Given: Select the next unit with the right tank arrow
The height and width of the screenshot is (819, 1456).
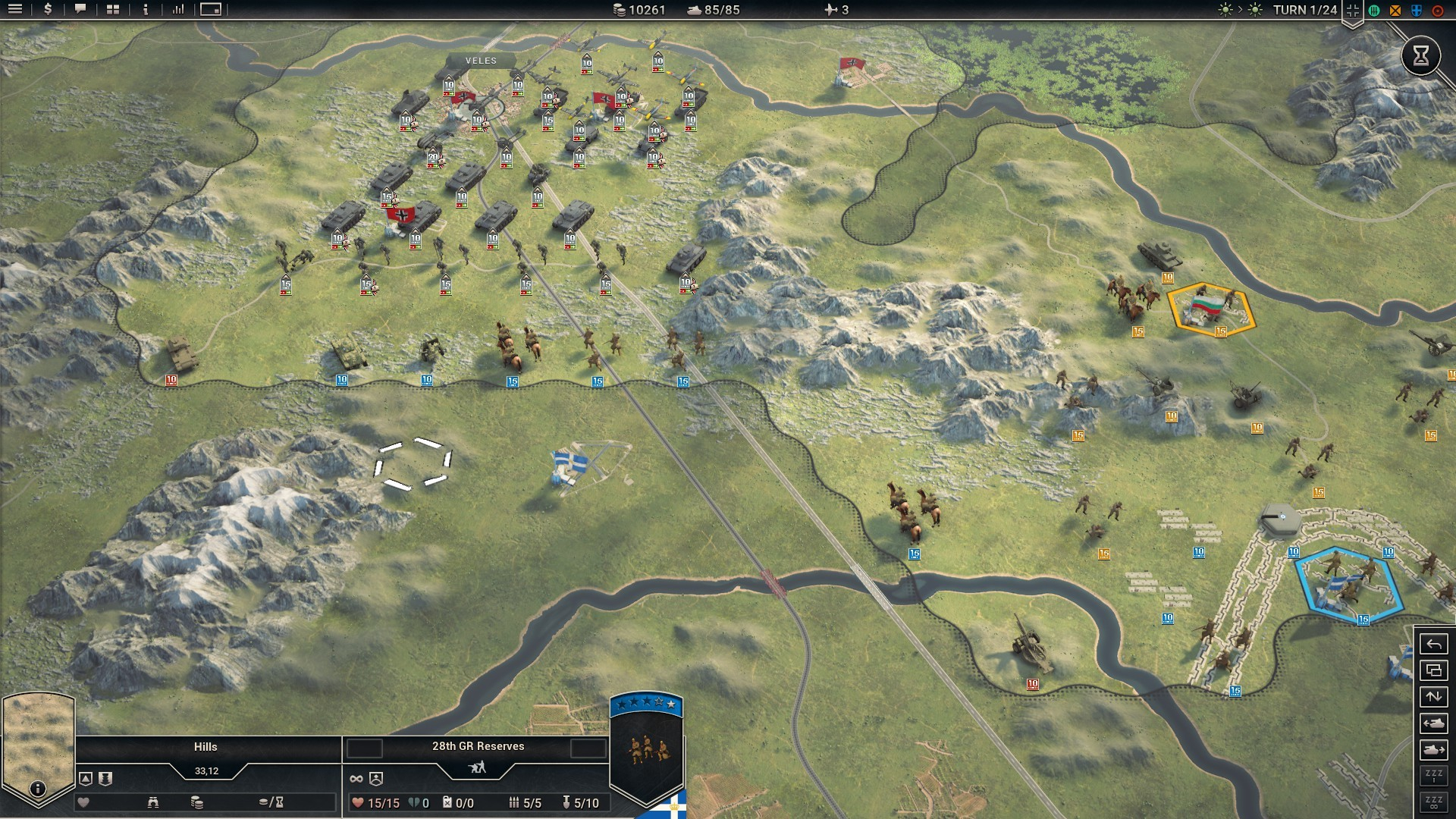Looking at the screenshot, I should [x=1433, y=750].
